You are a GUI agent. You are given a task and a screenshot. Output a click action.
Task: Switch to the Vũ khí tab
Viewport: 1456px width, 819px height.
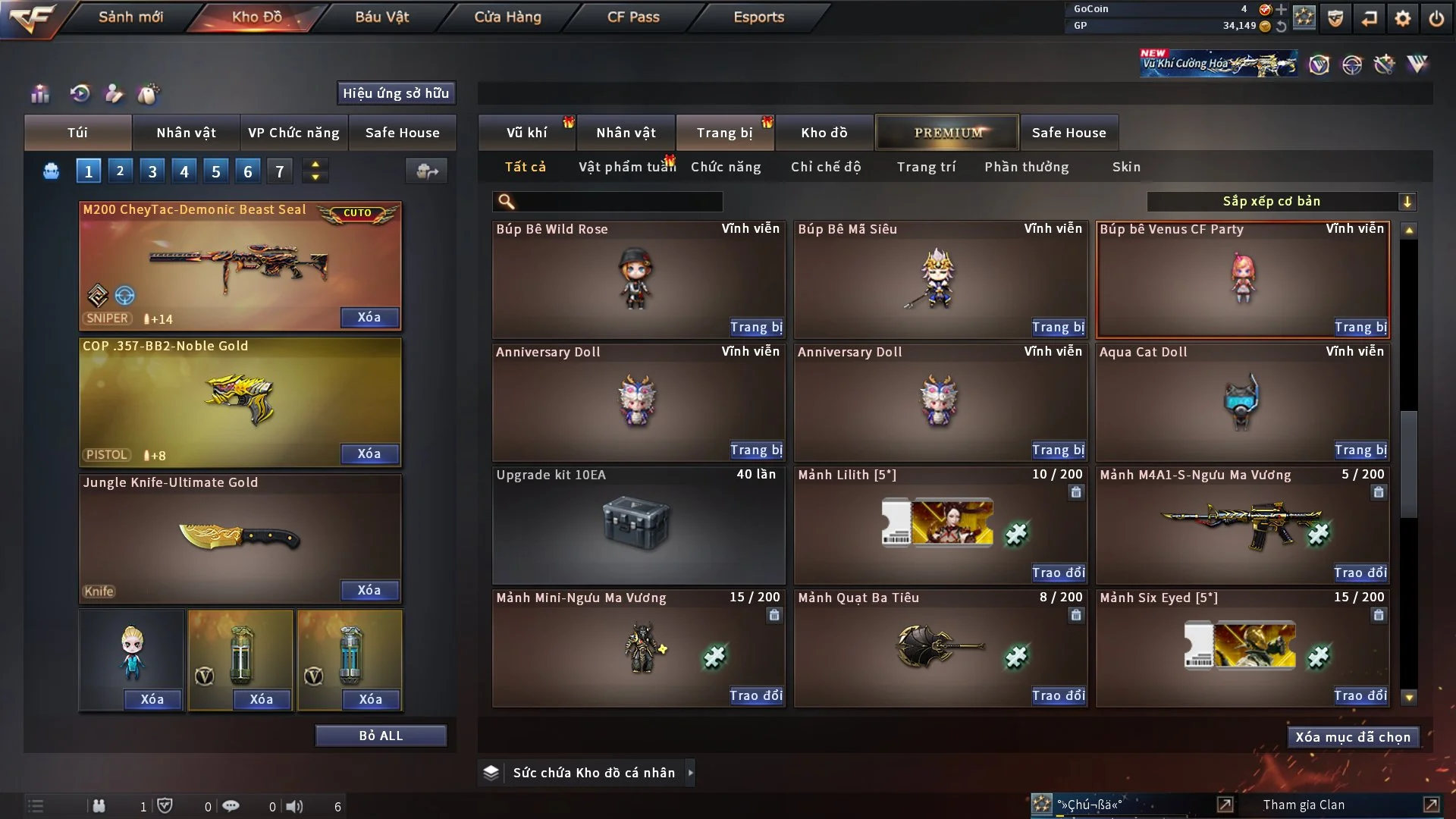click(526, 133)
